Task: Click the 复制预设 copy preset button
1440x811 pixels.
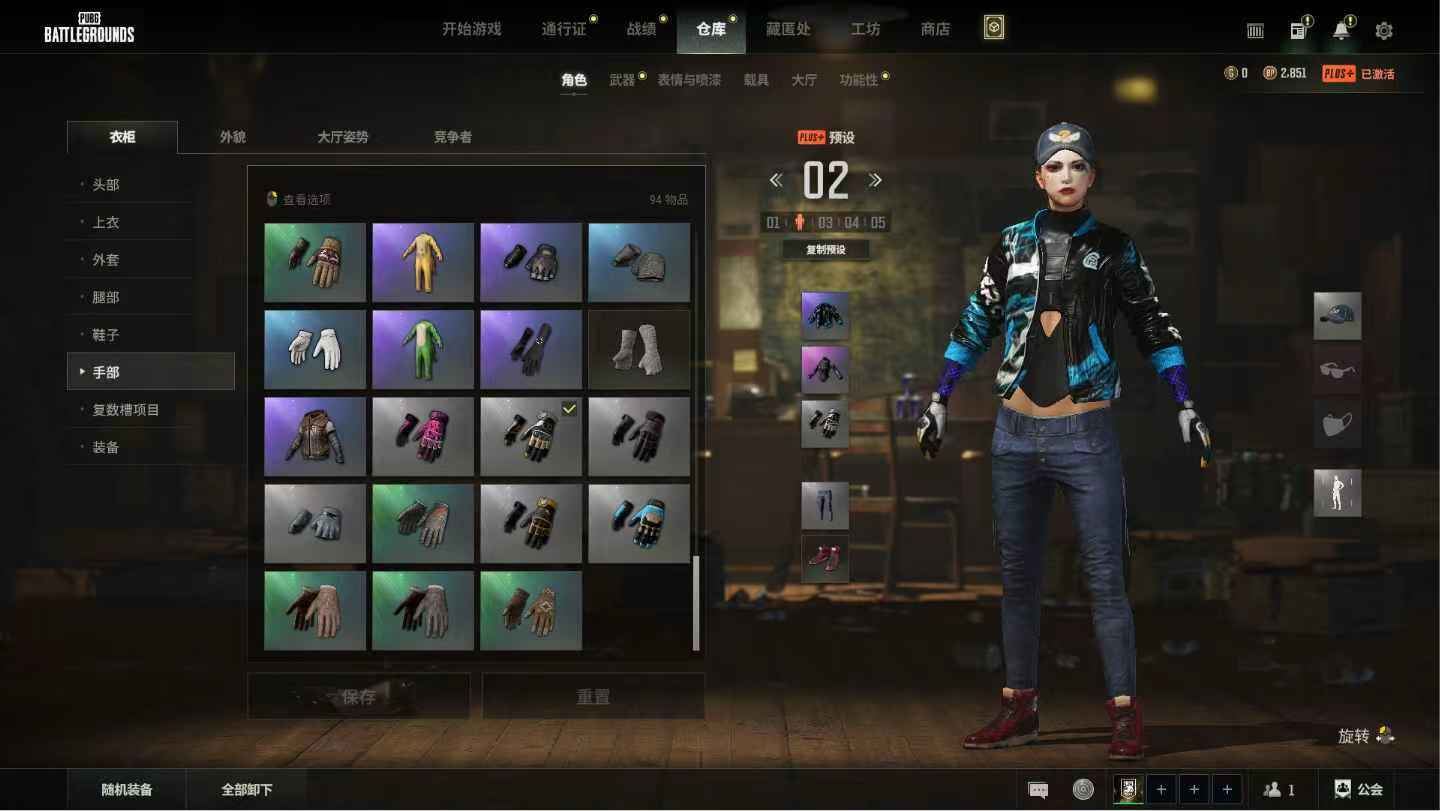Action: pyautogui.click(x=825, y=250)
